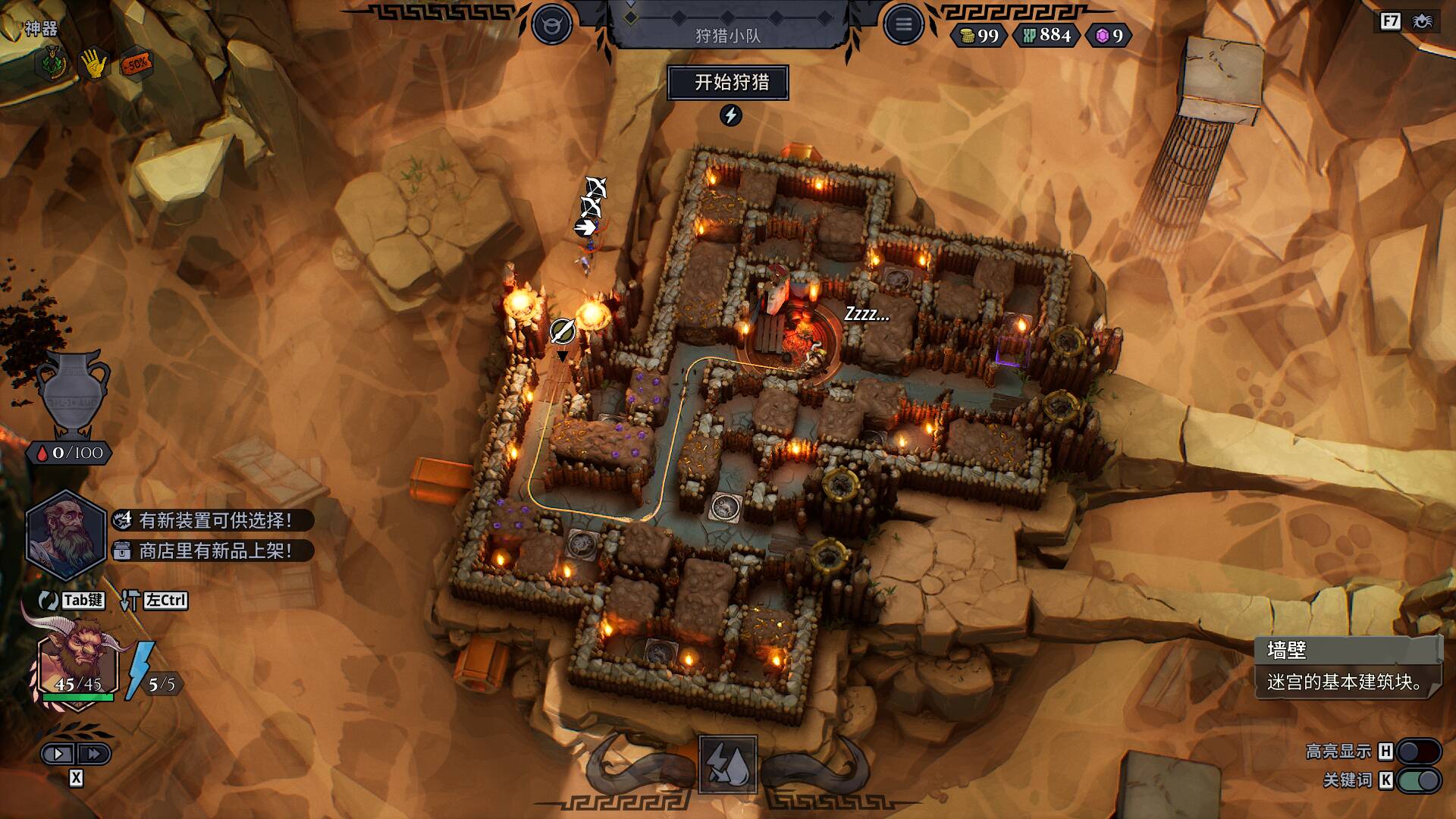Click the bug report spider icon
The height and width of the screenshot is (819, 1456).
coord(1423,21)
